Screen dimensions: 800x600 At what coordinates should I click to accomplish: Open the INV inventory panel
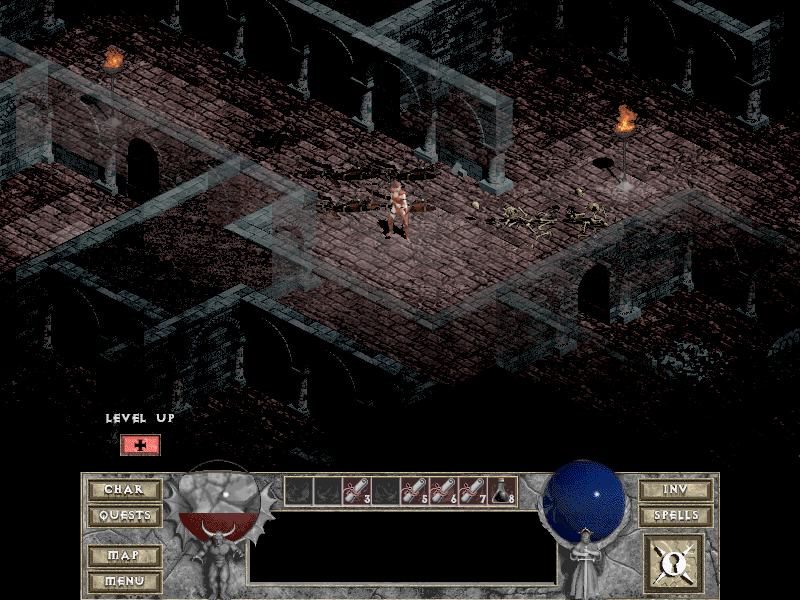point(676,490)
